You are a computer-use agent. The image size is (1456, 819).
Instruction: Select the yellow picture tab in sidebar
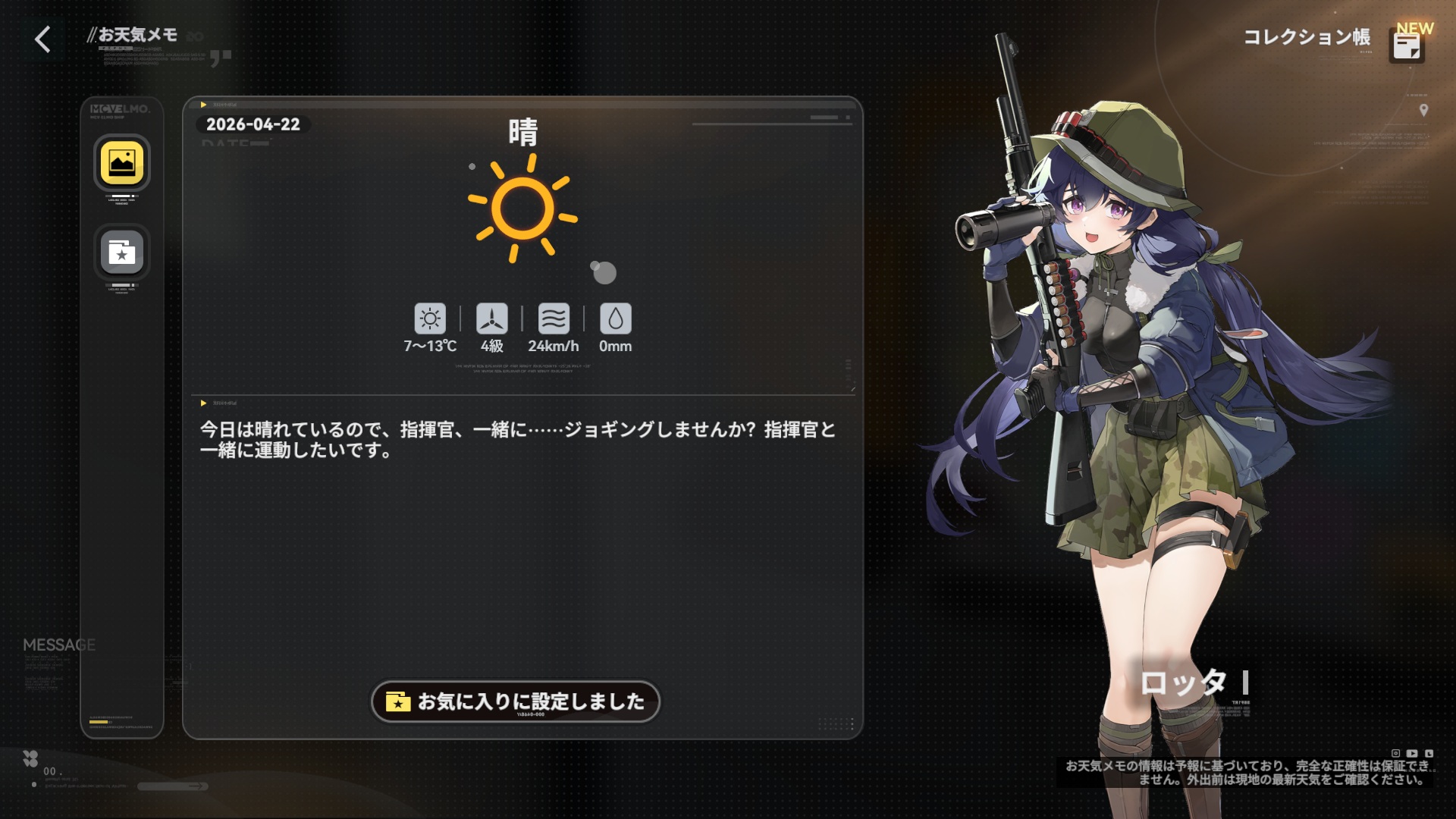(x=122, y=163)
